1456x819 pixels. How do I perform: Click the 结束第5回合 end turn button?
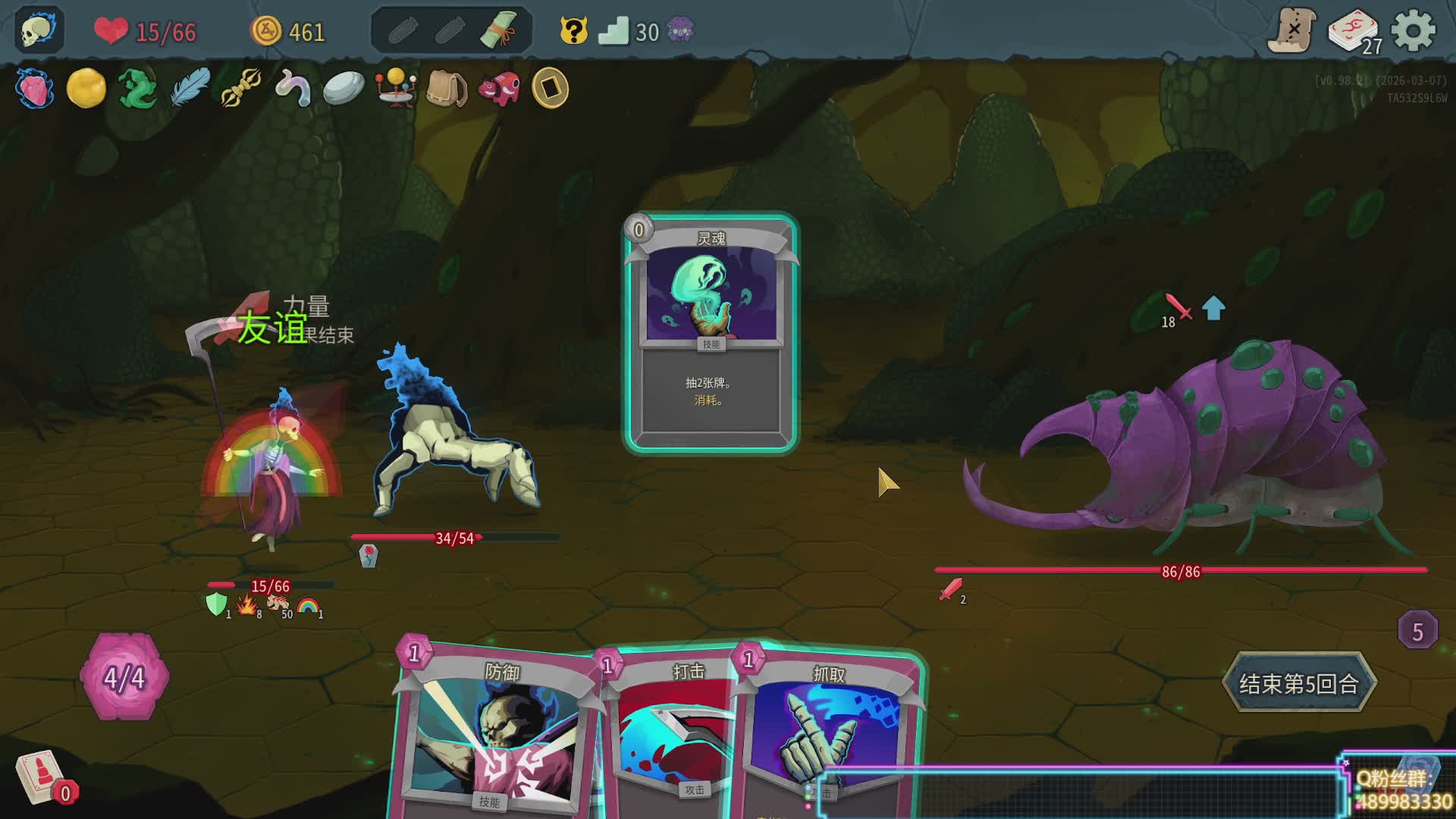[1298, 683]
